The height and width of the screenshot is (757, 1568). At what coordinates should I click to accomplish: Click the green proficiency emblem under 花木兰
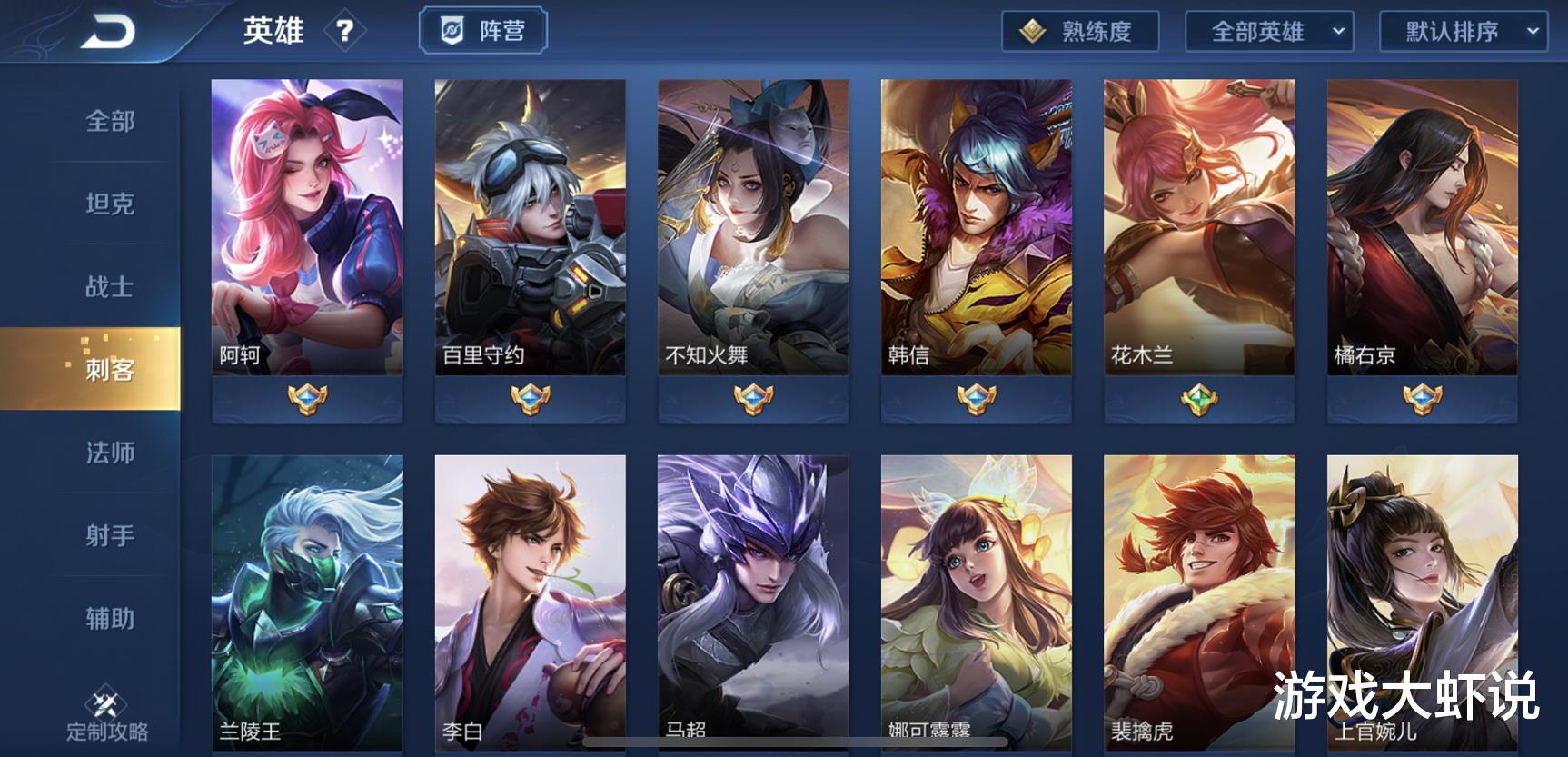1200,398
